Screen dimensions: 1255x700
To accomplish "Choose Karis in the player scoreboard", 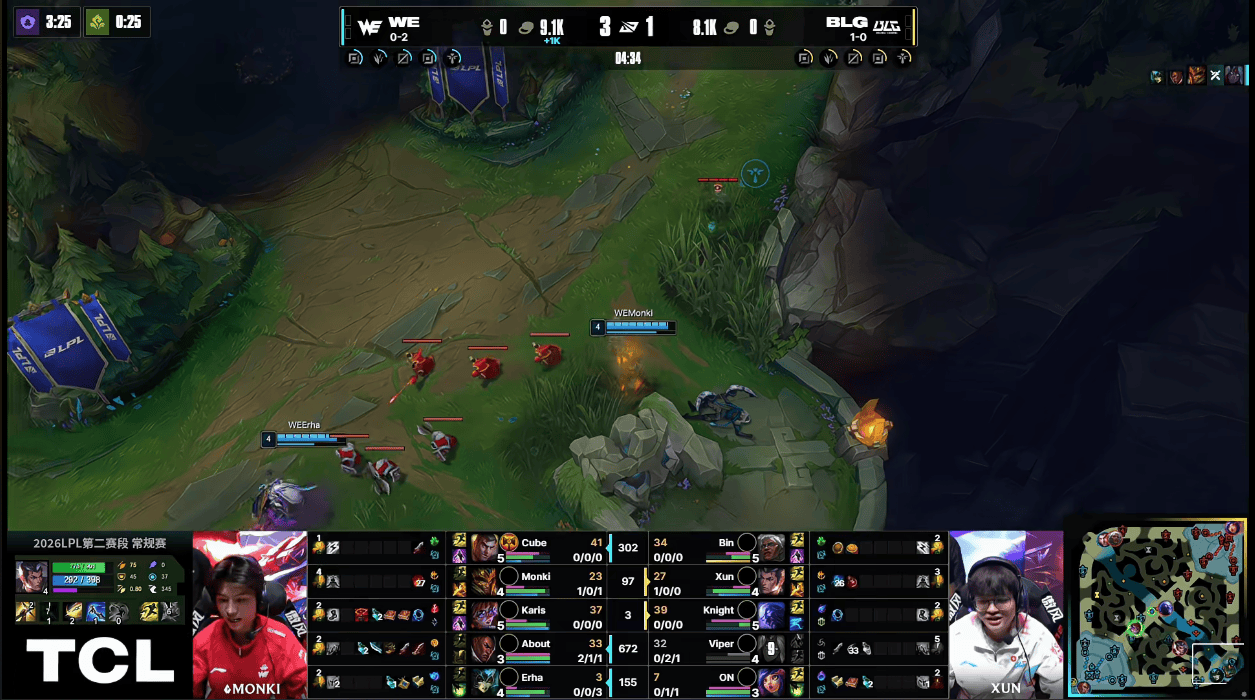I will point(534,615).
